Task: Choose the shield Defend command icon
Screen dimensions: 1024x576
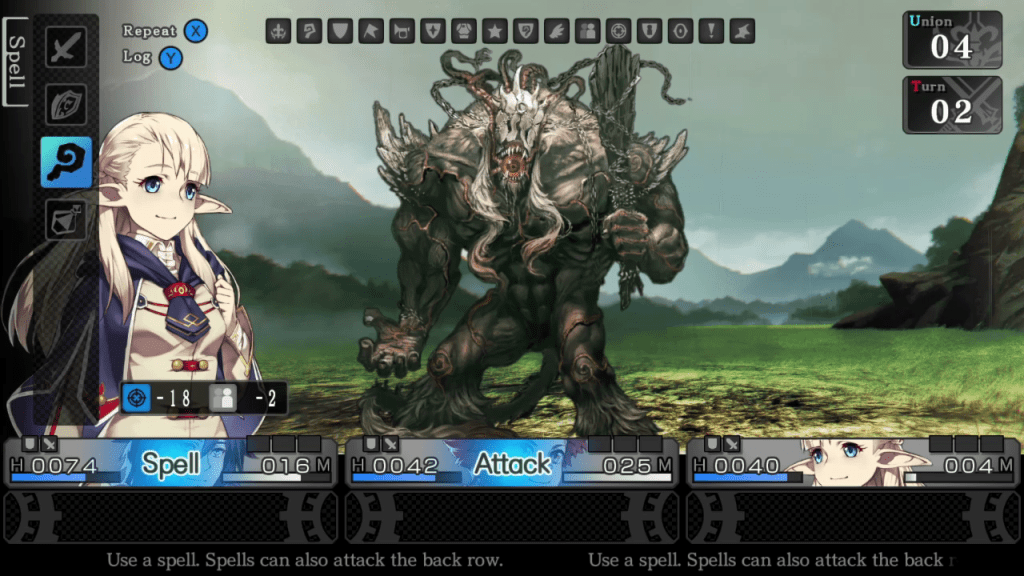Action: tap(66, 104)
